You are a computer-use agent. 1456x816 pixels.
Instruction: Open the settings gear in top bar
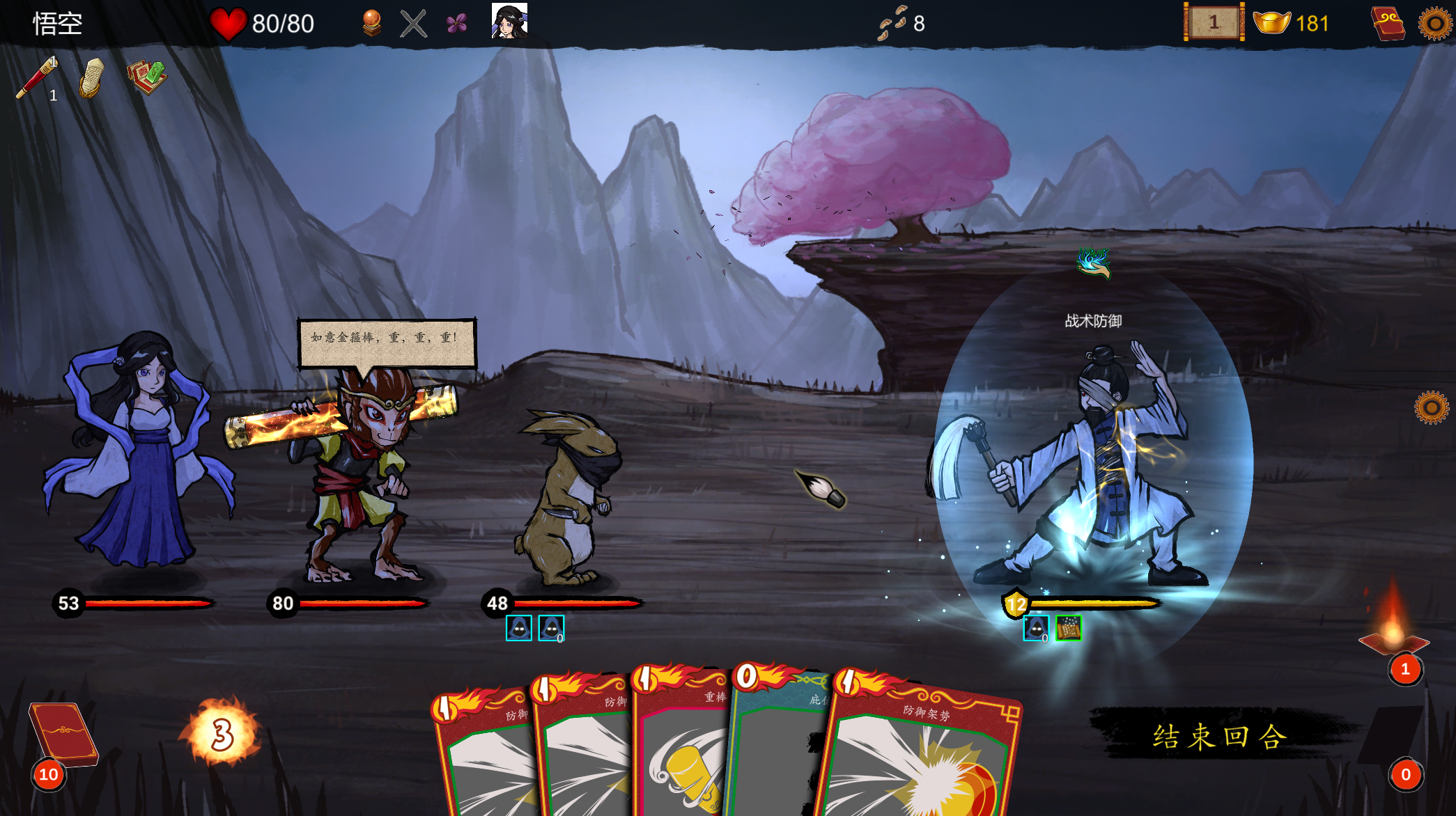click(x=1435, y=24)
